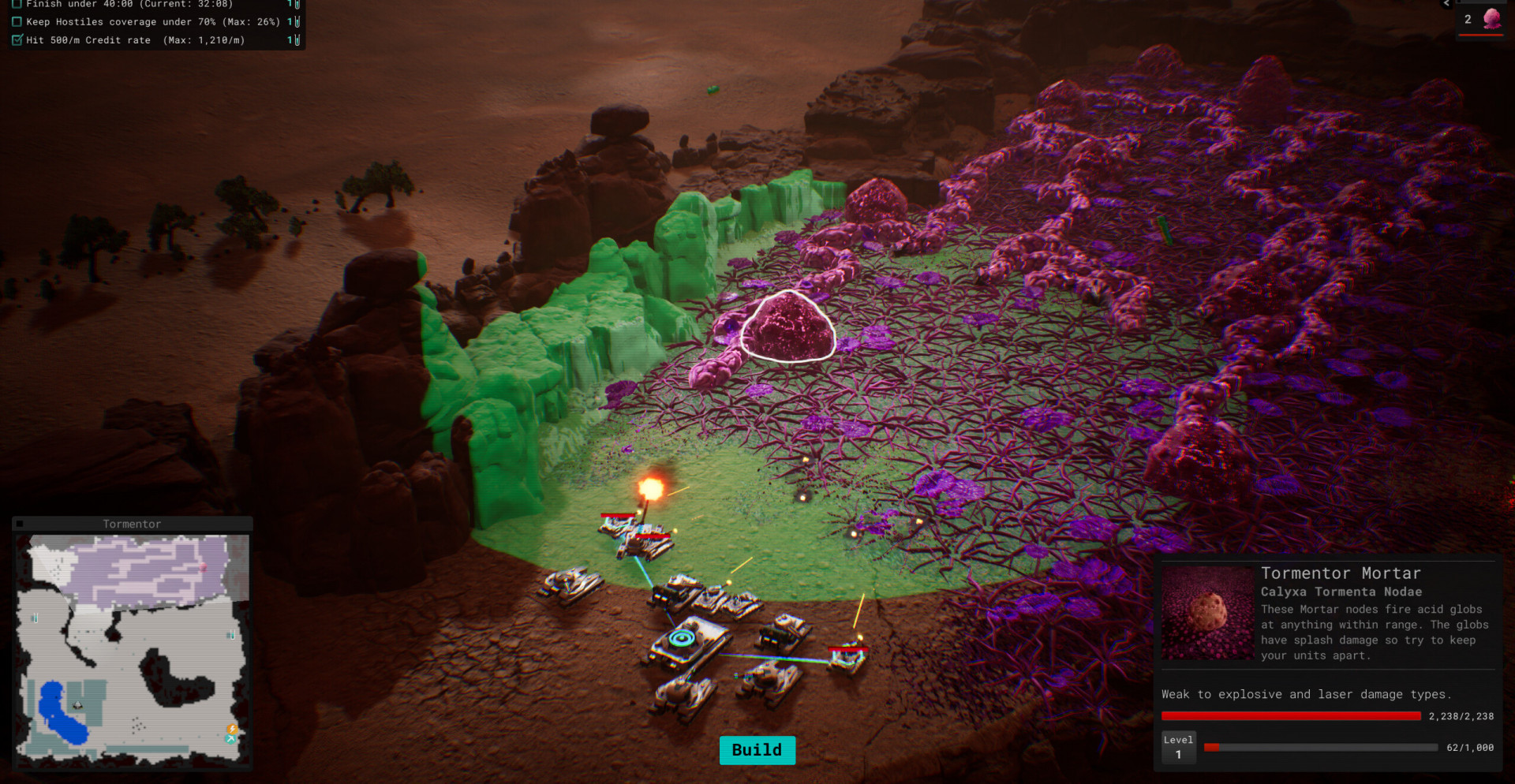The image size is (1515, 784).
Task: Select the outlined Tormentor Mortar node
Action: (x=787, y=327)
